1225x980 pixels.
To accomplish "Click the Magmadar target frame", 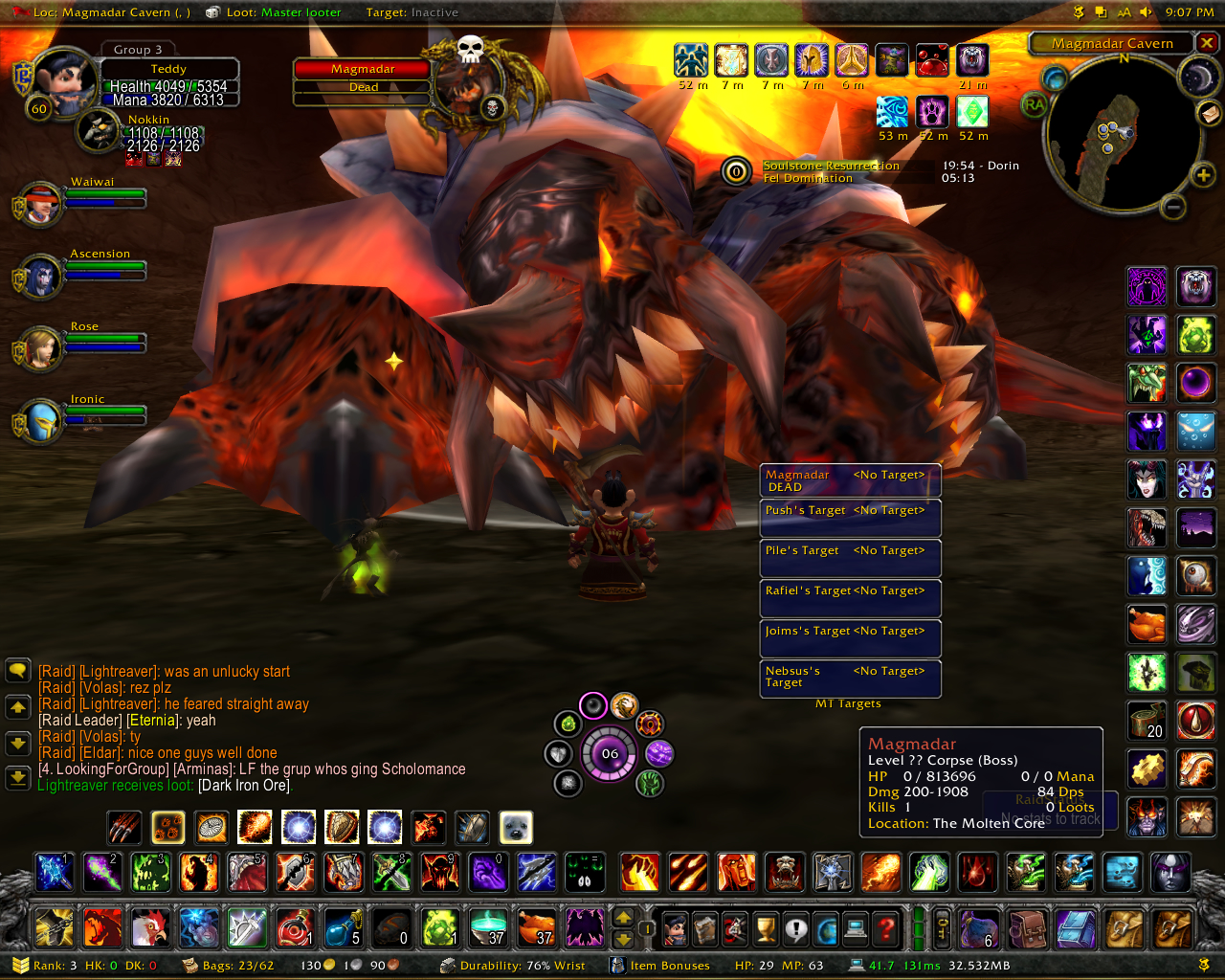I will coord(363,78).
